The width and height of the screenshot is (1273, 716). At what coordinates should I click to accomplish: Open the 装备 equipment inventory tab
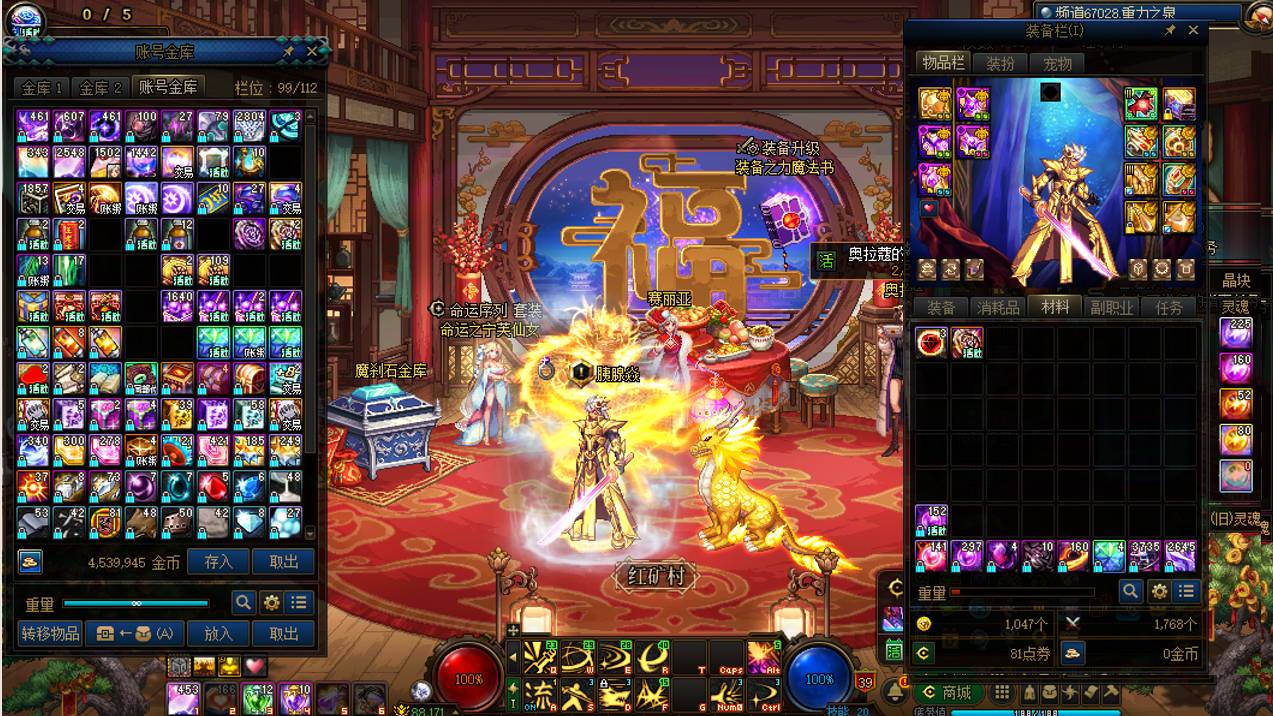click(x=940, y=308)
